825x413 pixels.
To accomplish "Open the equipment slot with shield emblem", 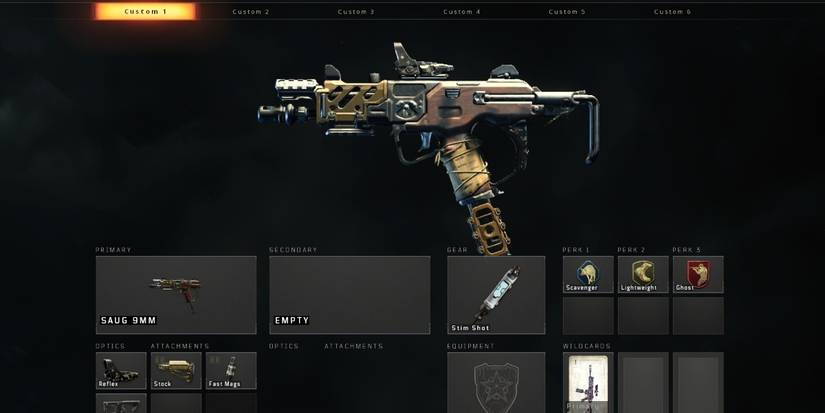I will [x=496, y=384].
